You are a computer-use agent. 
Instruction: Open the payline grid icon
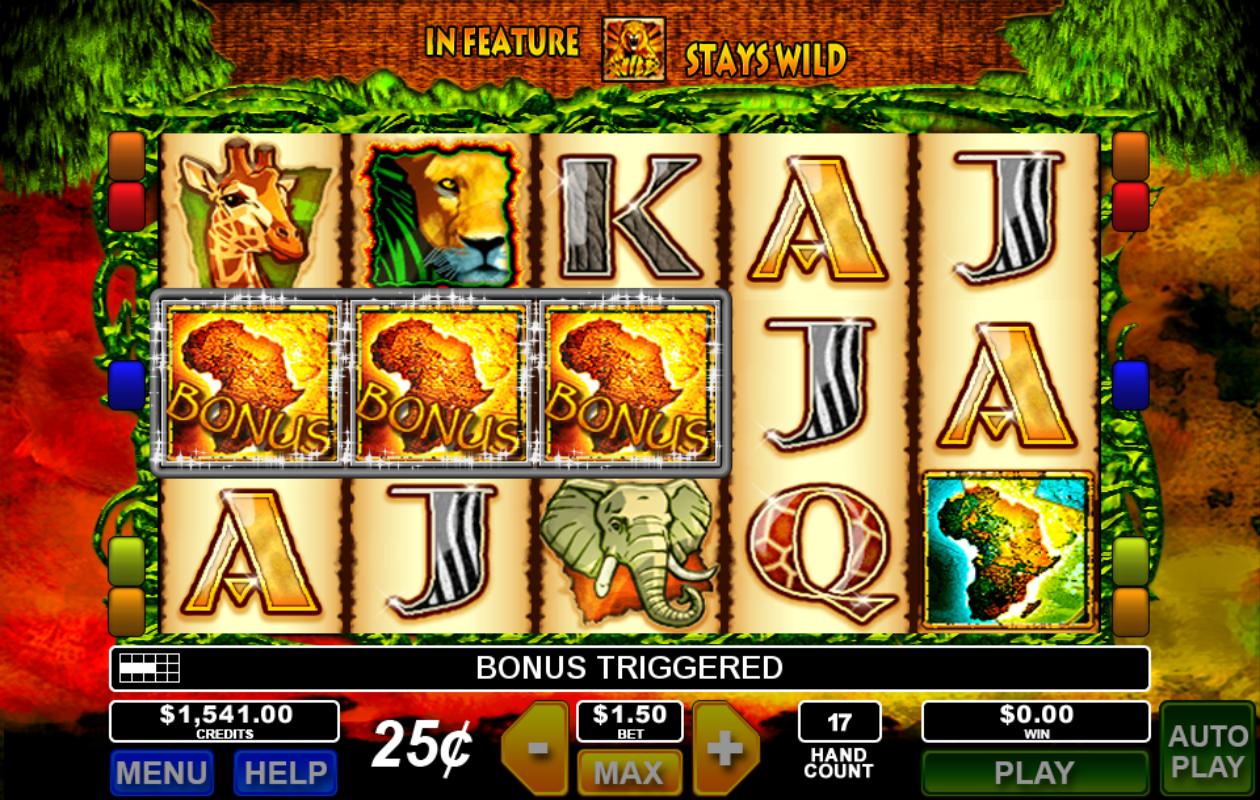click(x=149, y=668)
